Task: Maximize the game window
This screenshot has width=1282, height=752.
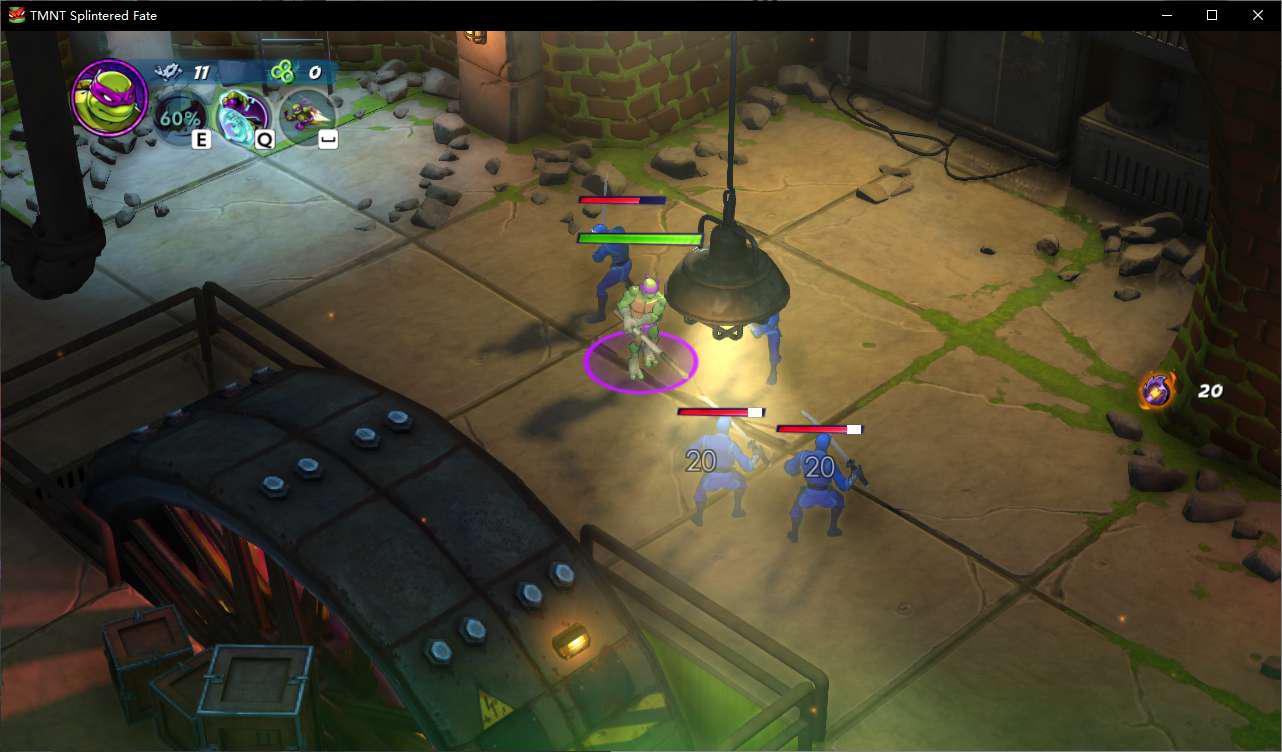Action: 1212,15
